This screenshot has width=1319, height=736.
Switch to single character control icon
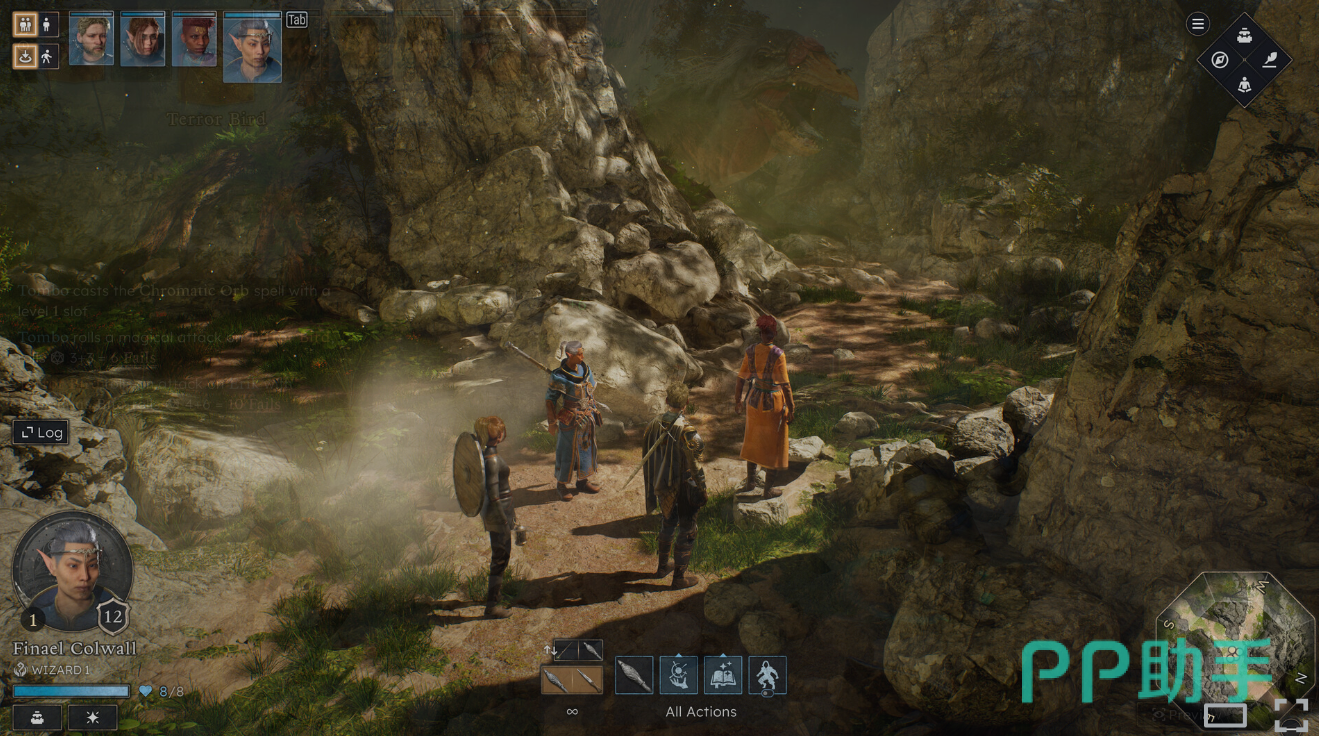click(48, 25)
